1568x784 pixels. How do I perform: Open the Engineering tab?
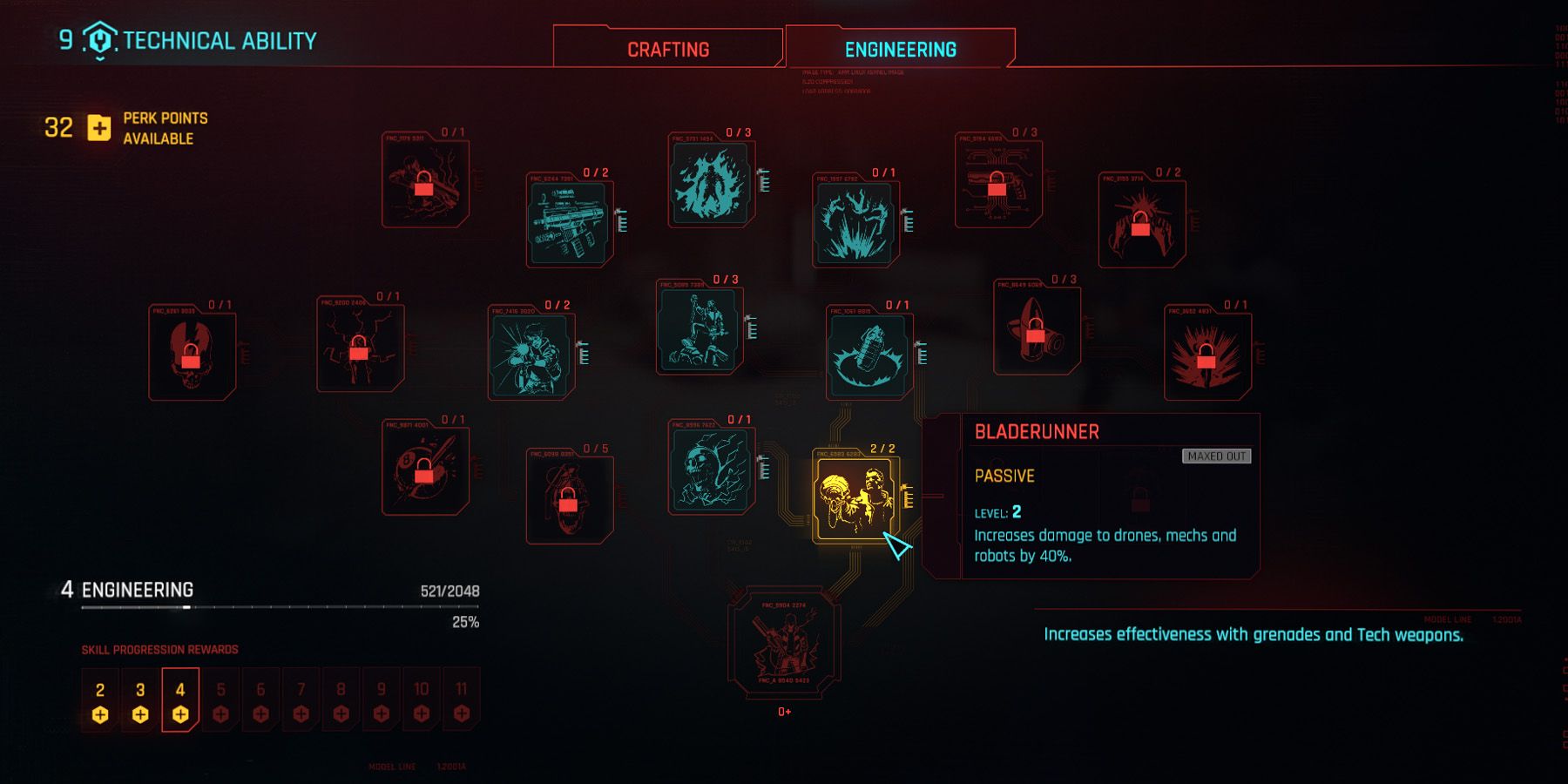pyautogui.click(x=899, y=49)
